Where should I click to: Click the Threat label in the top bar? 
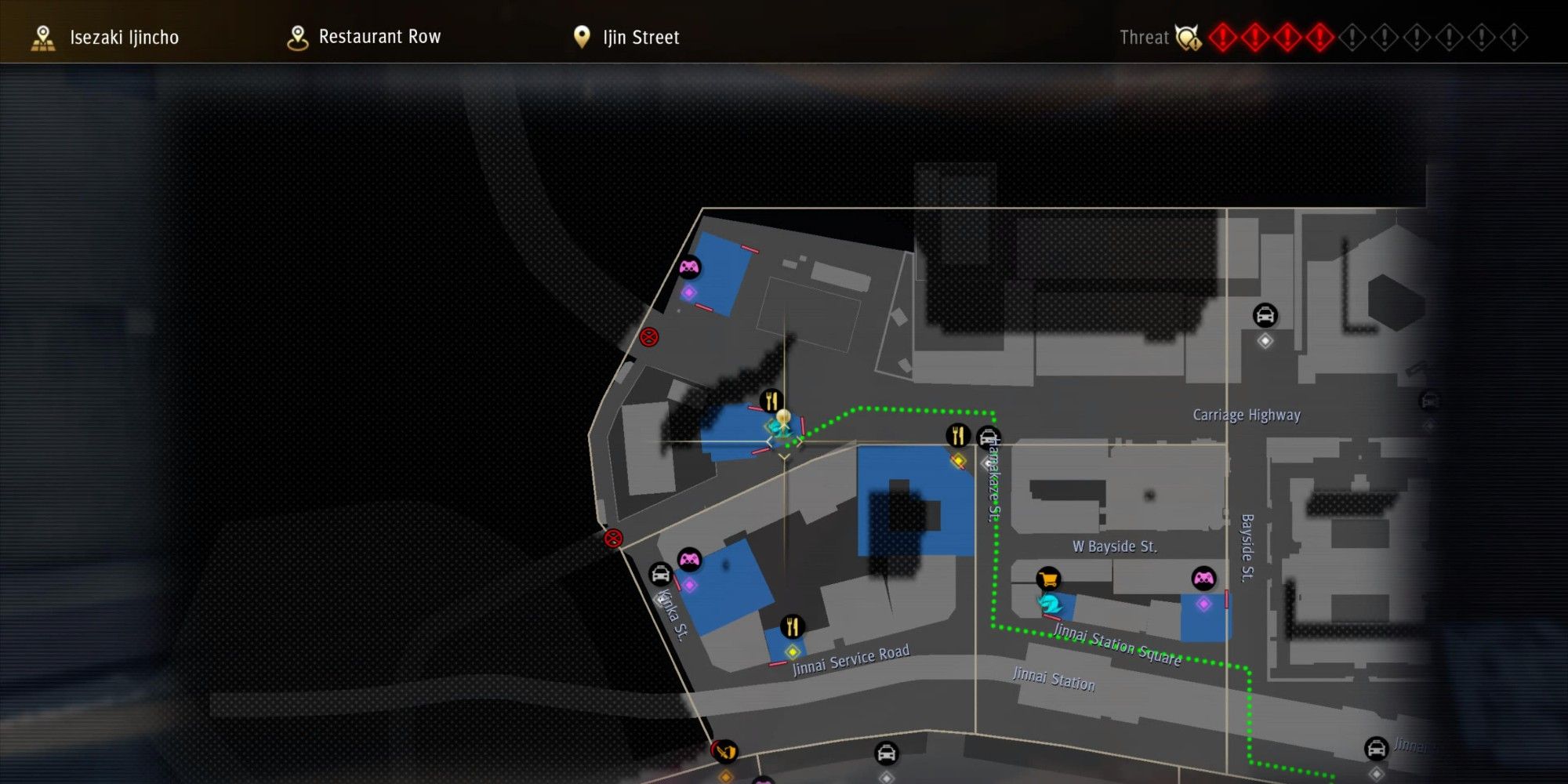click(1144, 37)
